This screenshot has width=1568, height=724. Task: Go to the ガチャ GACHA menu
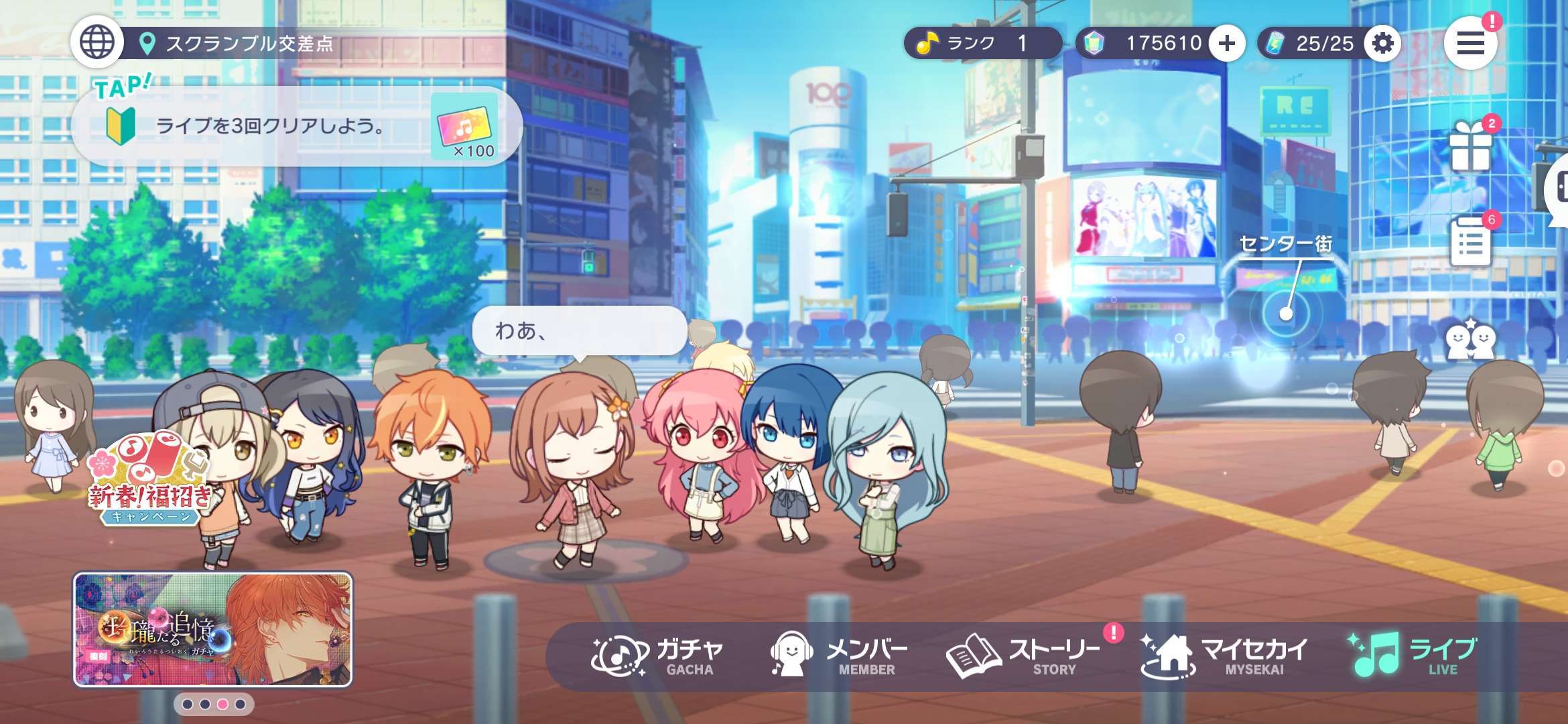[x=657, y=656]
